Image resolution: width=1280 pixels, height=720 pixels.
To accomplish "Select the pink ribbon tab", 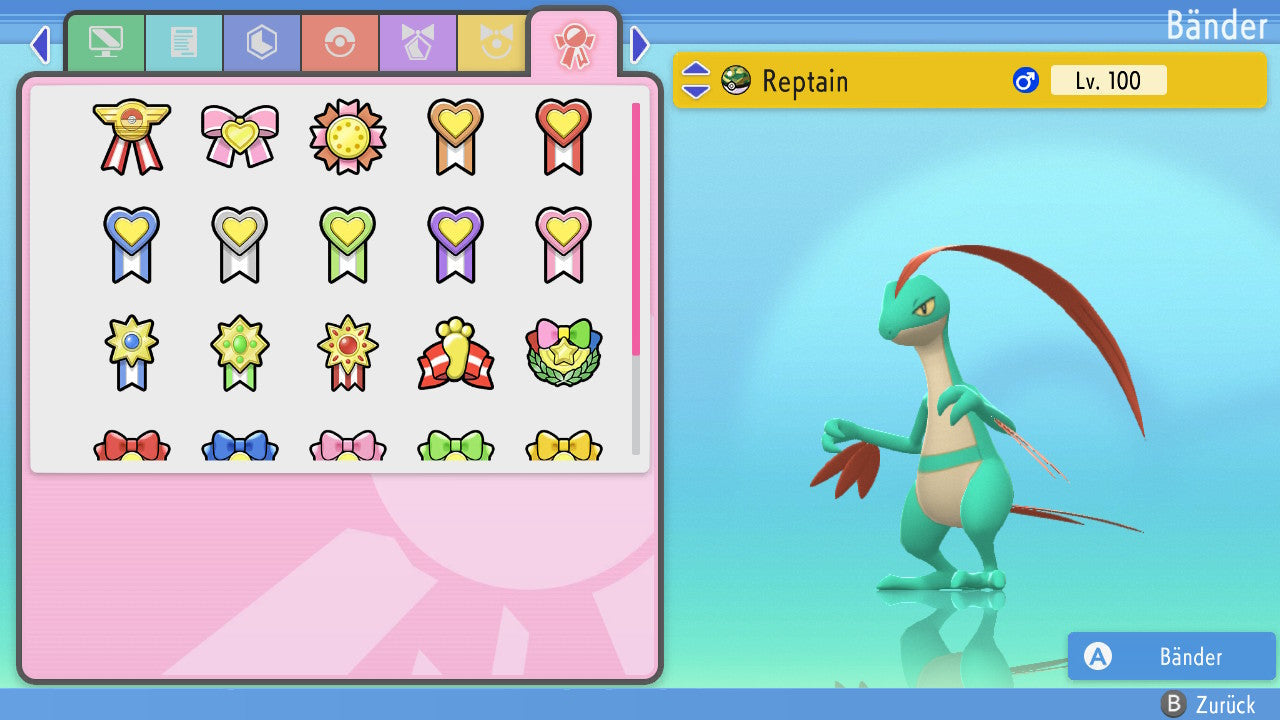I will pos(574,43).
